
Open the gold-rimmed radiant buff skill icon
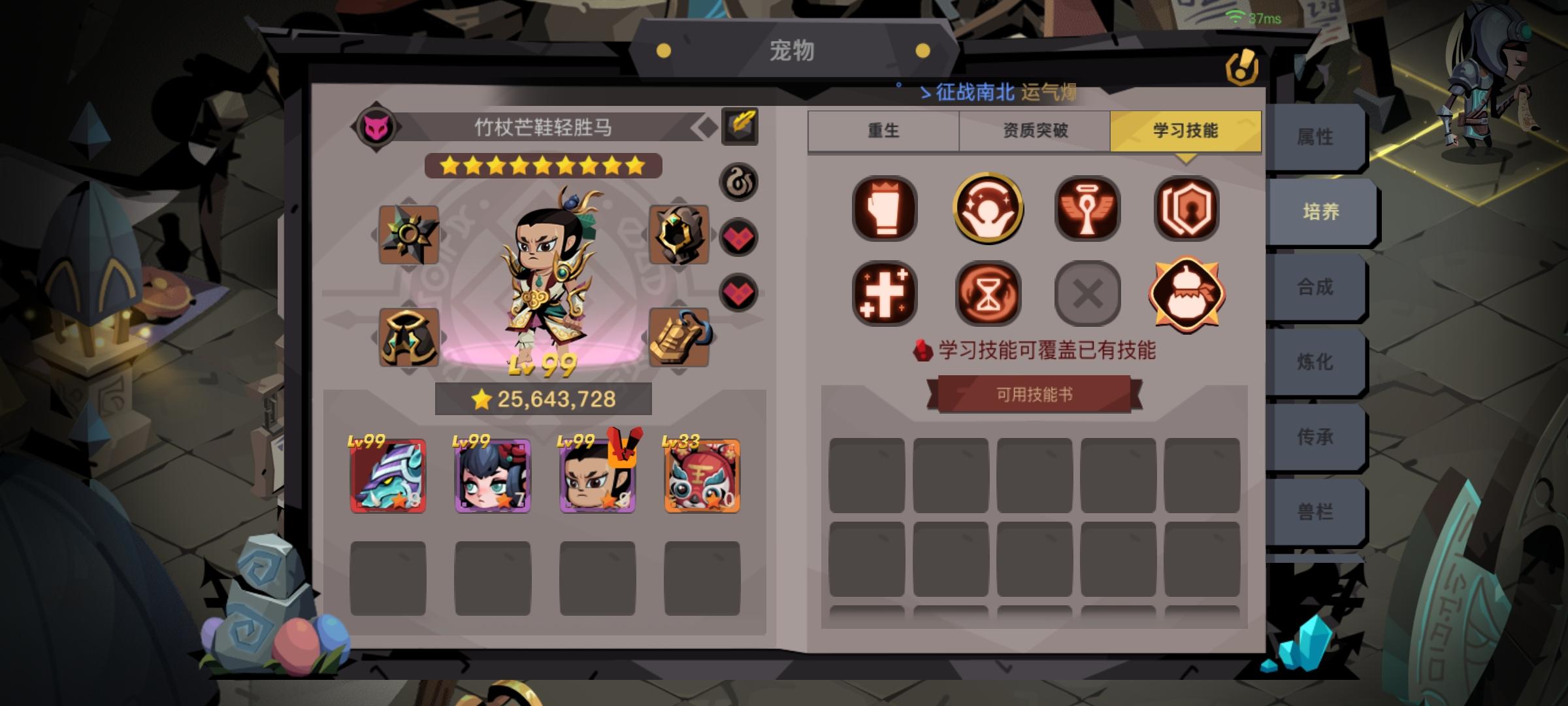pos(987,210)
